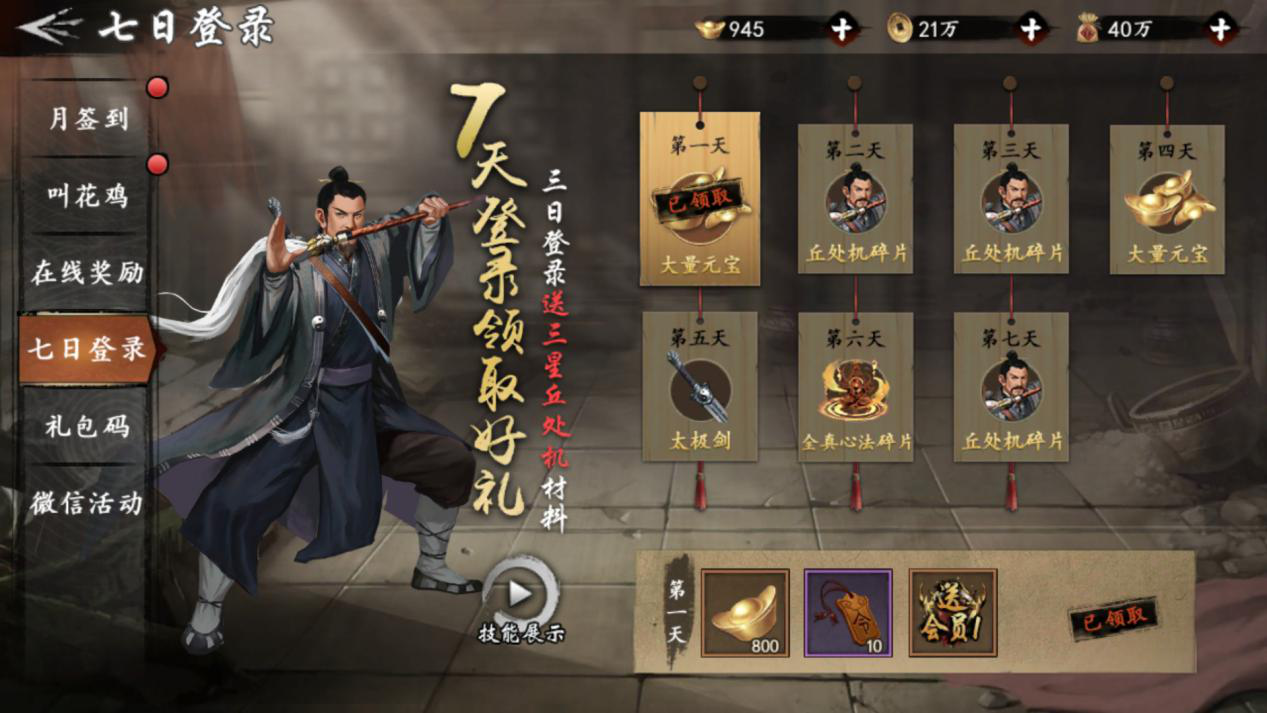Choose the 第七天 reward plaque
The height and width of the screenshot is (713, 1267).
tap(1011, 387)
